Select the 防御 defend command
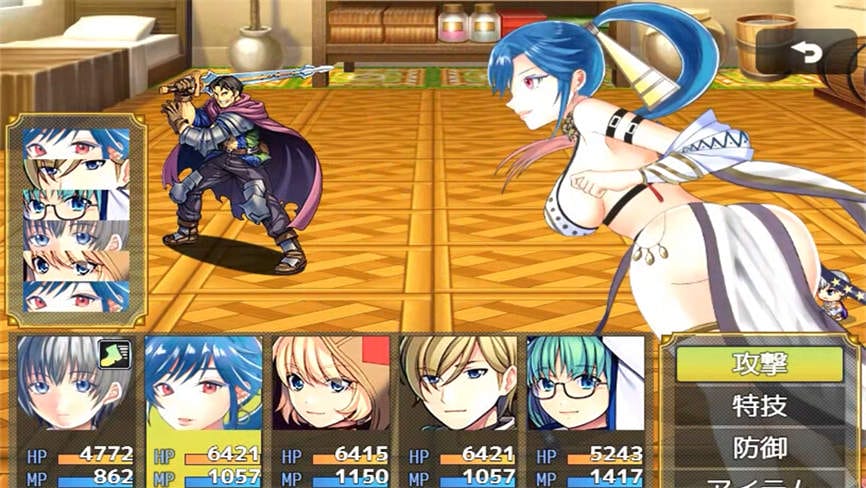Viewport: 866px width, 488px height. point(760,447)
